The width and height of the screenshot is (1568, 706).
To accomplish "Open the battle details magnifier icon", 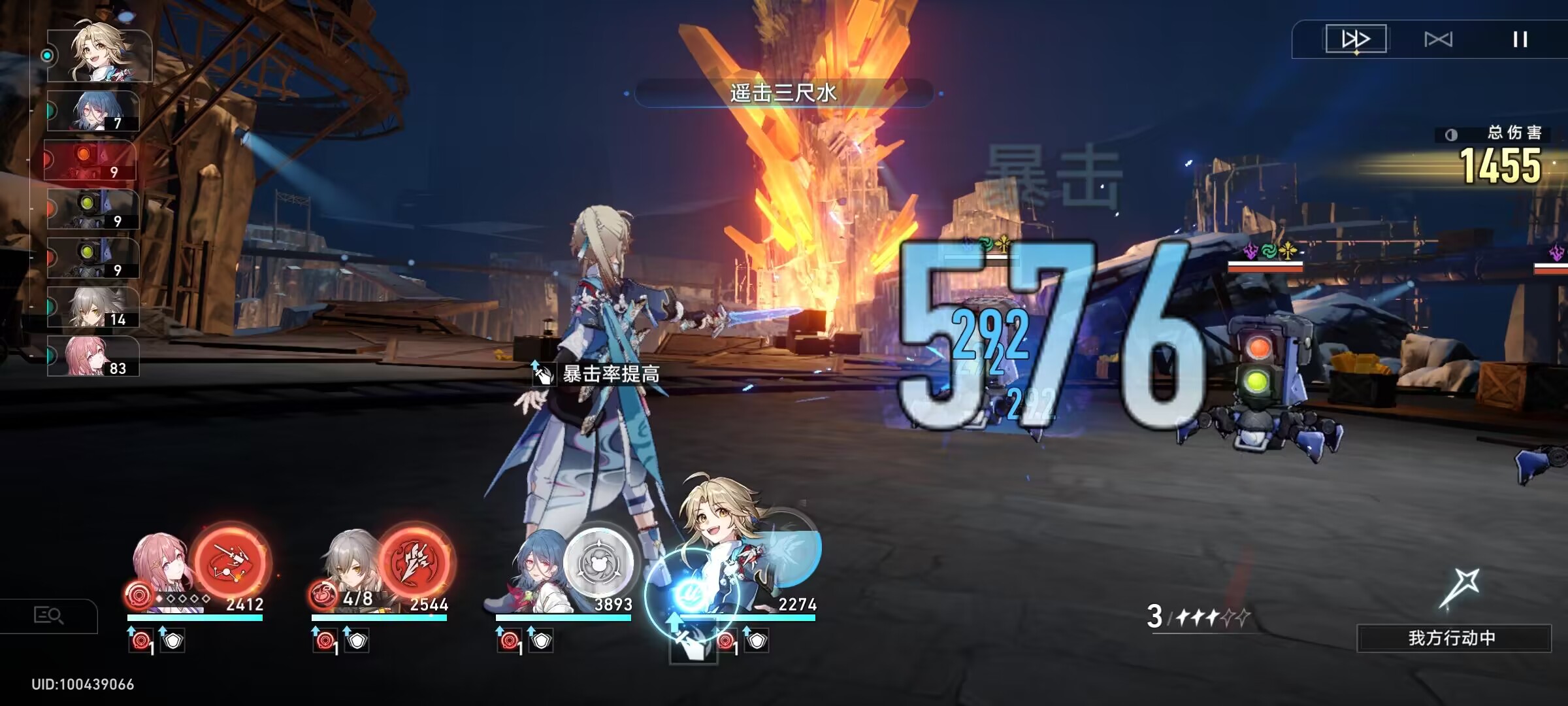I will 48,616.
